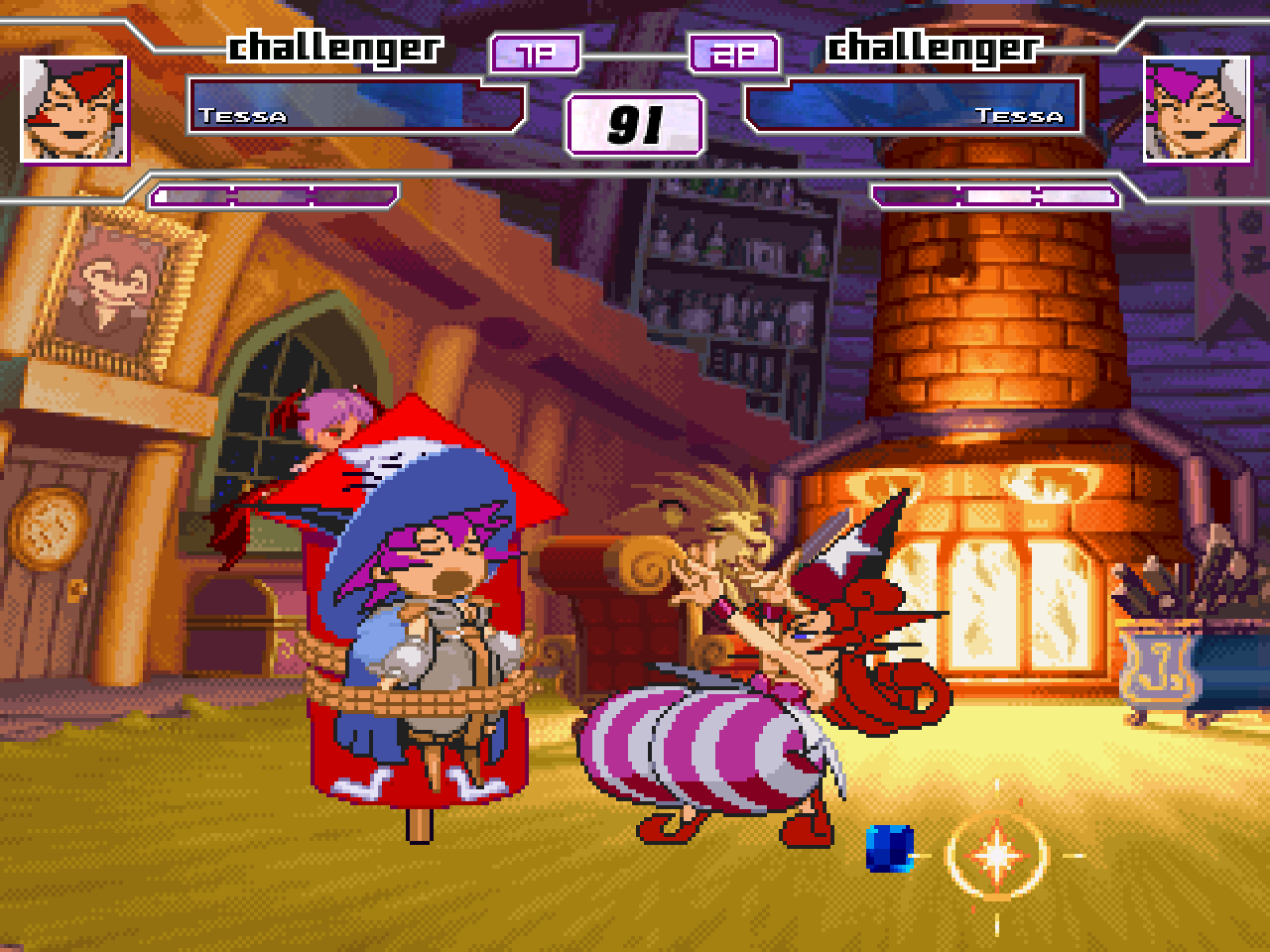Click the blue gem on the floor
Screen dimensions: 1270x952
coord(890,850)
